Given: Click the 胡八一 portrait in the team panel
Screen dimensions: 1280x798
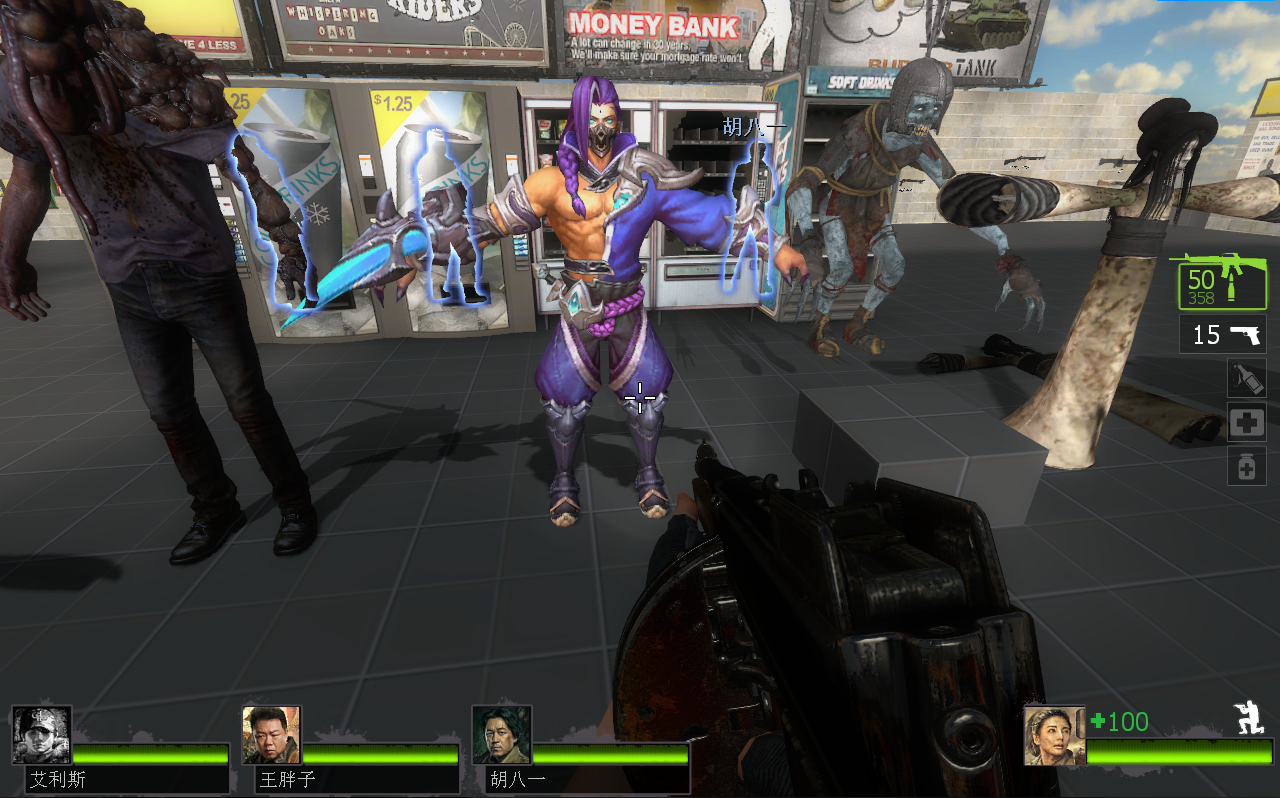Looking at the screenshot, I should [x=502, y=735].
